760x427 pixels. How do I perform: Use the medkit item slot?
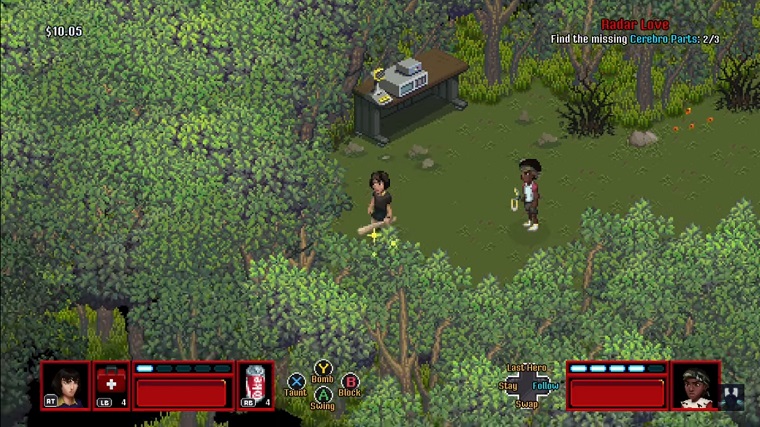pos(111,385)
